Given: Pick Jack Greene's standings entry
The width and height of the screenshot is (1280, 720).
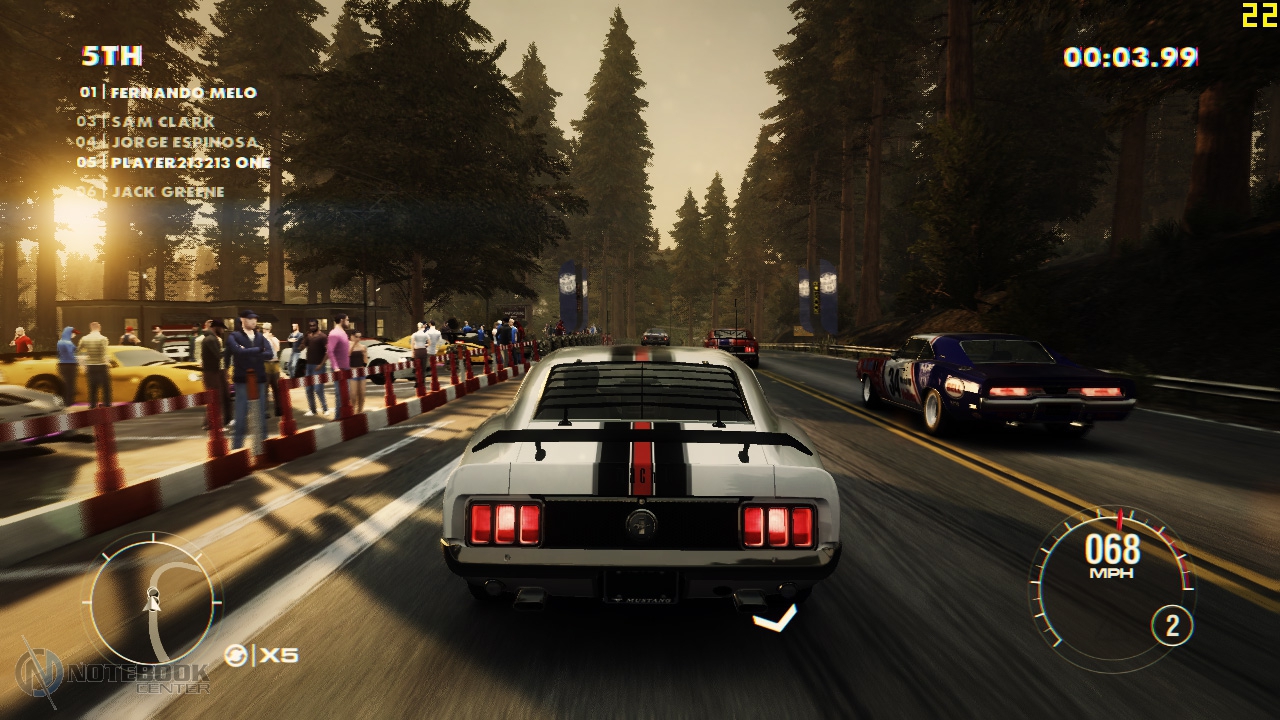Looking at the screenshot, I should point(153,192).
